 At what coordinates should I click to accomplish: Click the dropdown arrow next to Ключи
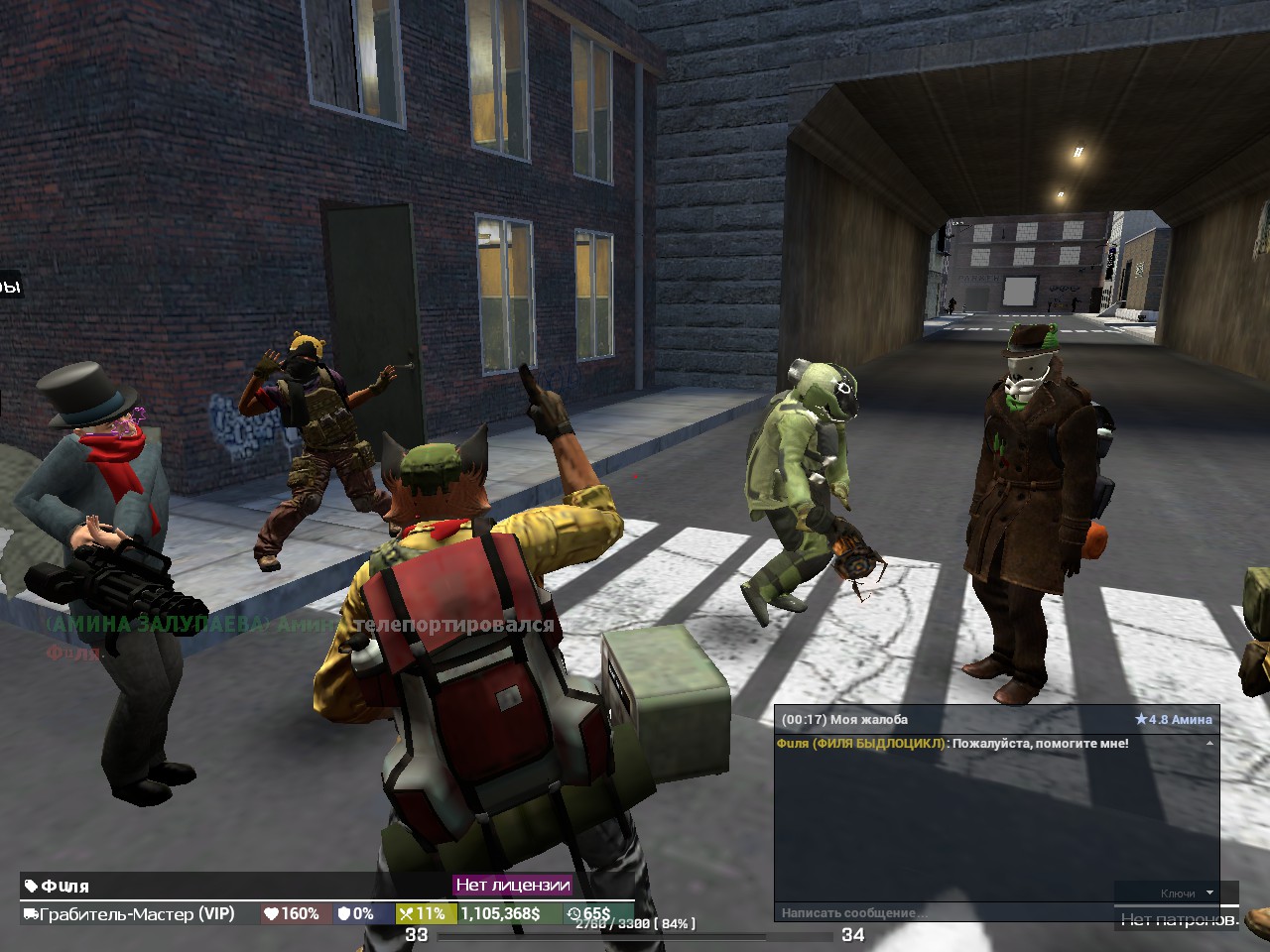coord(1208,892)
